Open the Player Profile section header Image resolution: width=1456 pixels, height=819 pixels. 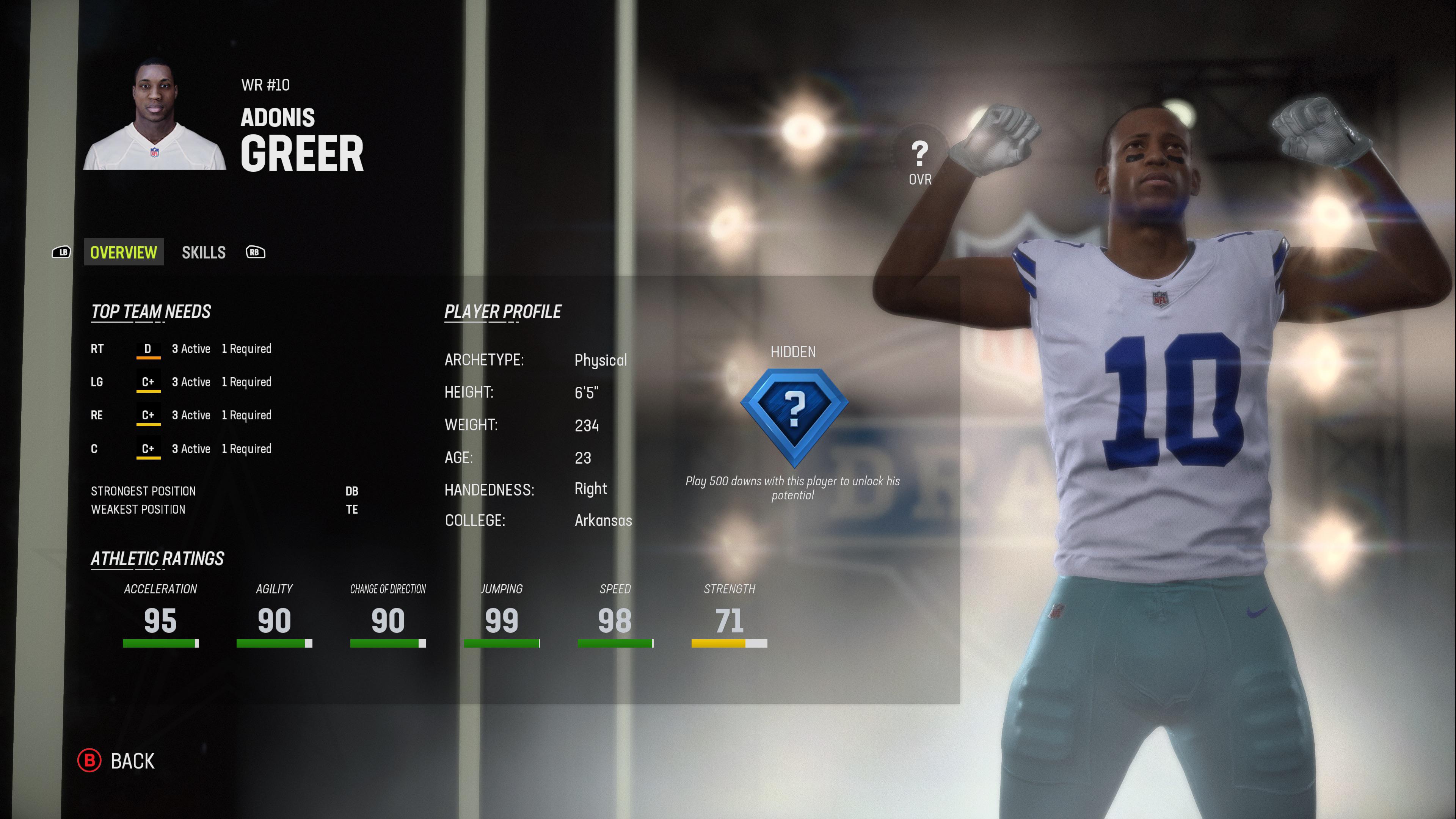pyautogui.click(x=502, y=311)
